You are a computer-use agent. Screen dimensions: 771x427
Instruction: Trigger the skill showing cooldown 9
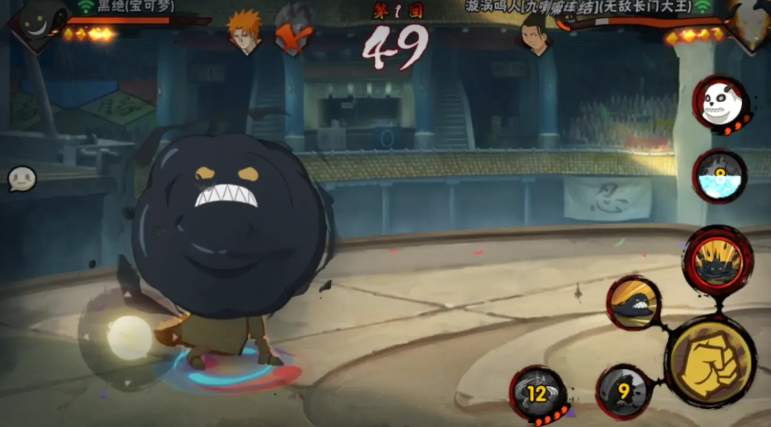click(624, 391)
